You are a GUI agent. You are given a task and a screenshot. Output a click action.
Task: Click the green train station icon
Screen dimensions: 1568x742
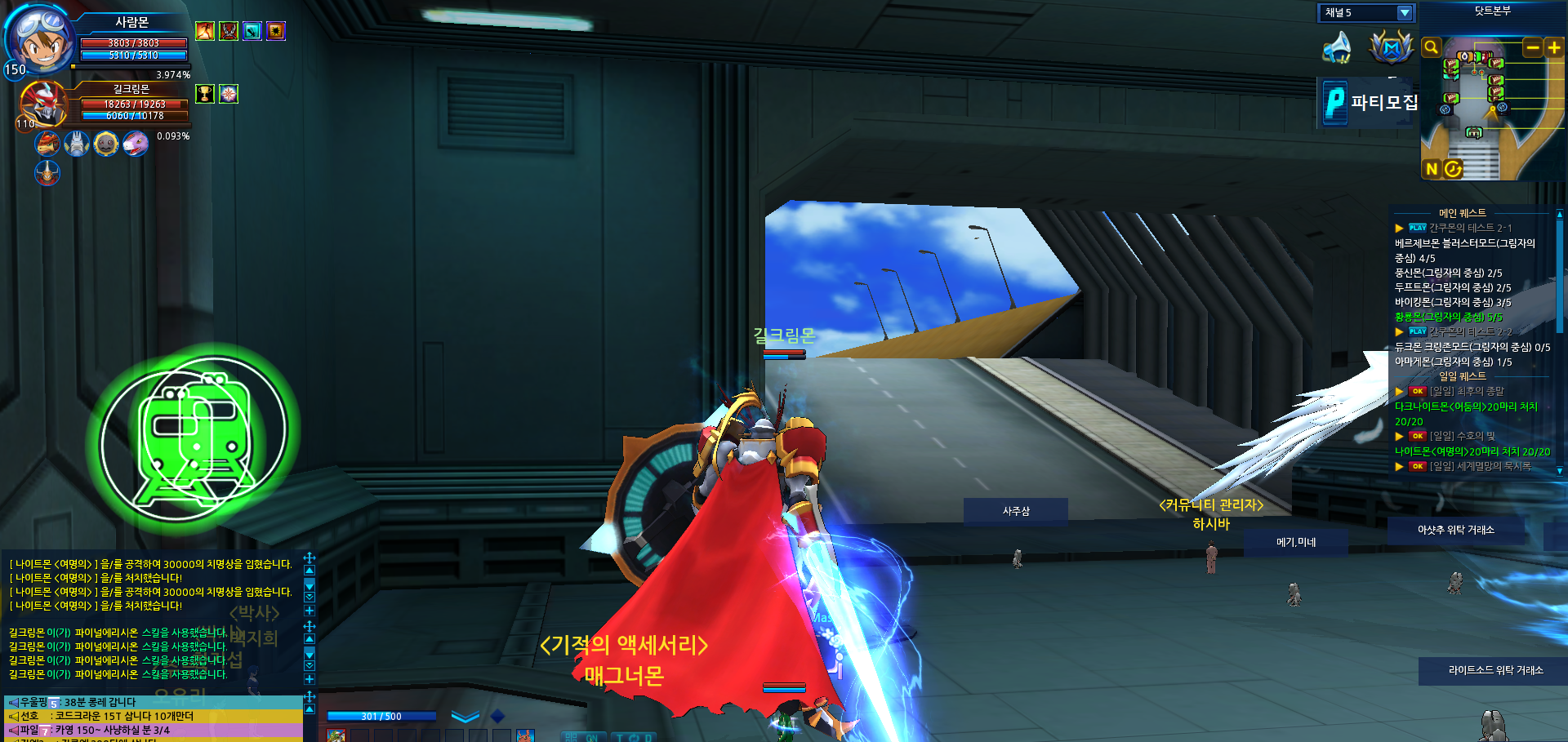[194, 433]
